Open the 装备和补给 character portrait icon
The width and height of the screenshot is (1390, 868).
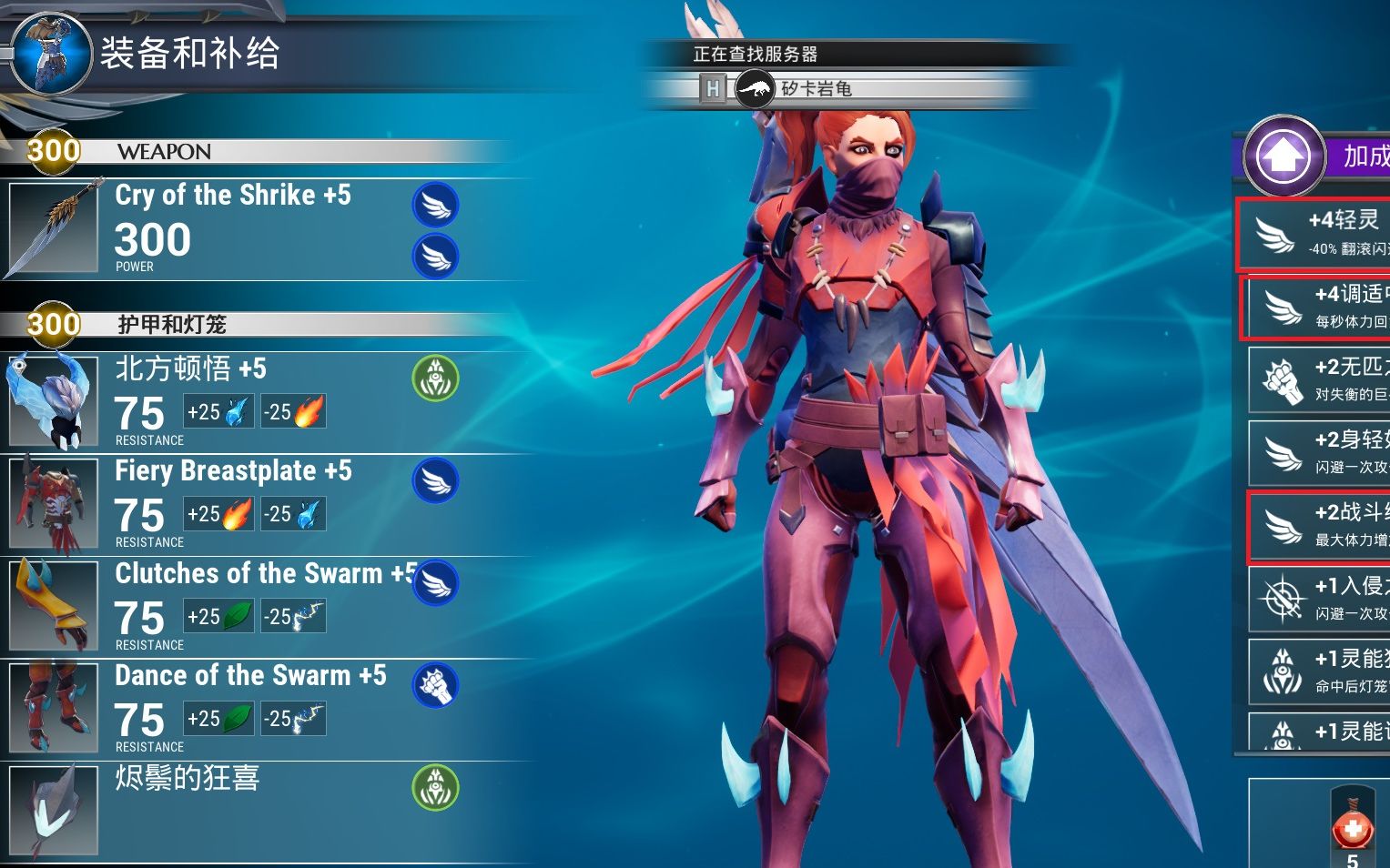point(51,53)
